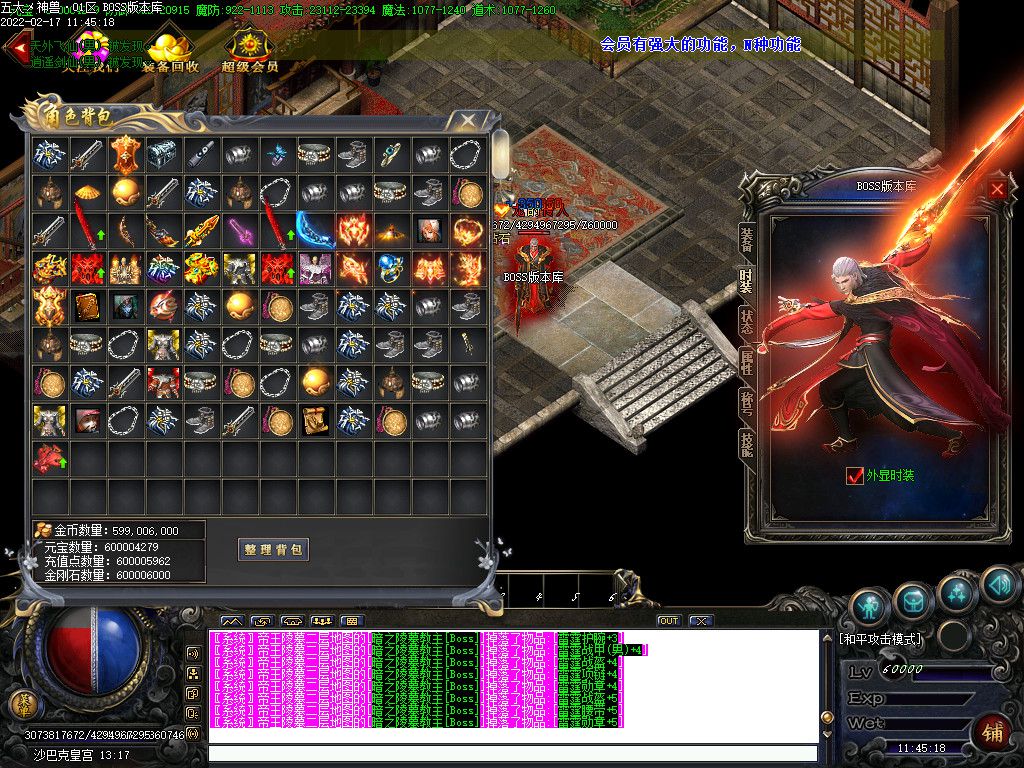1024x768 pixels.
Task: Select the red dragon item with green arrow
Action: coord(49,459)
